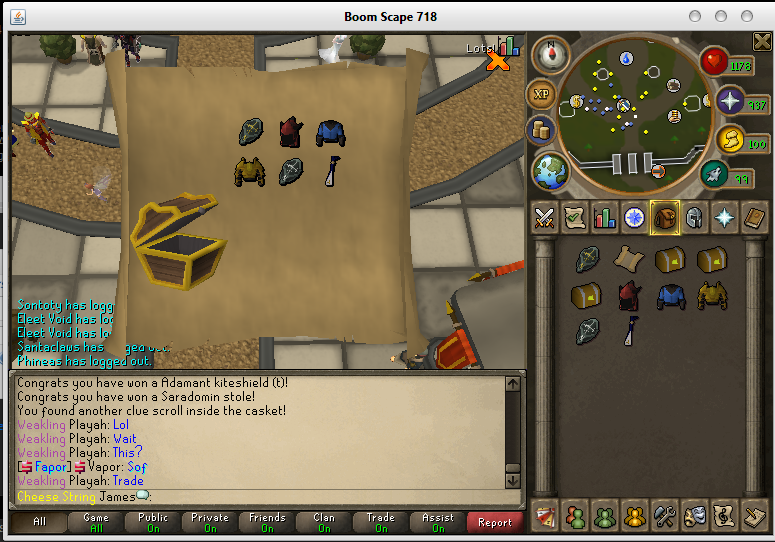Show the Game chat filter
The width and height of the screenshot is (775, 542).
96,522
